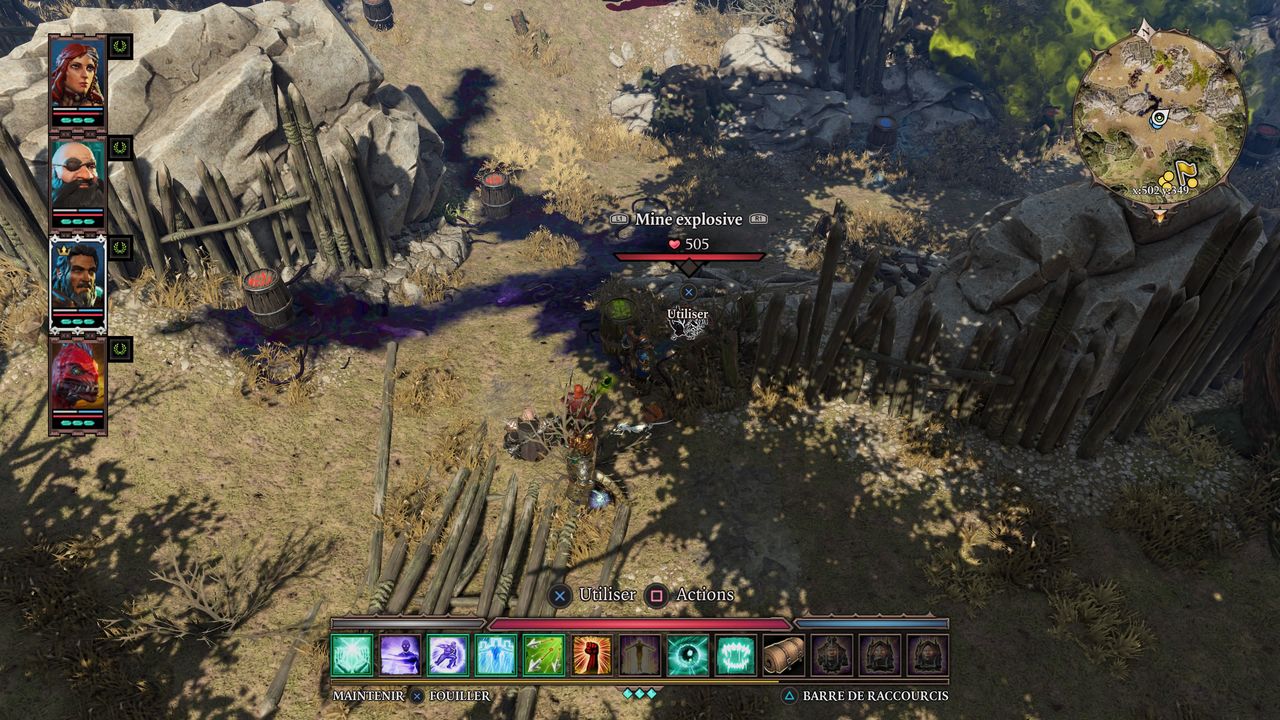Activate the teal eye skill

pos(688,655)
